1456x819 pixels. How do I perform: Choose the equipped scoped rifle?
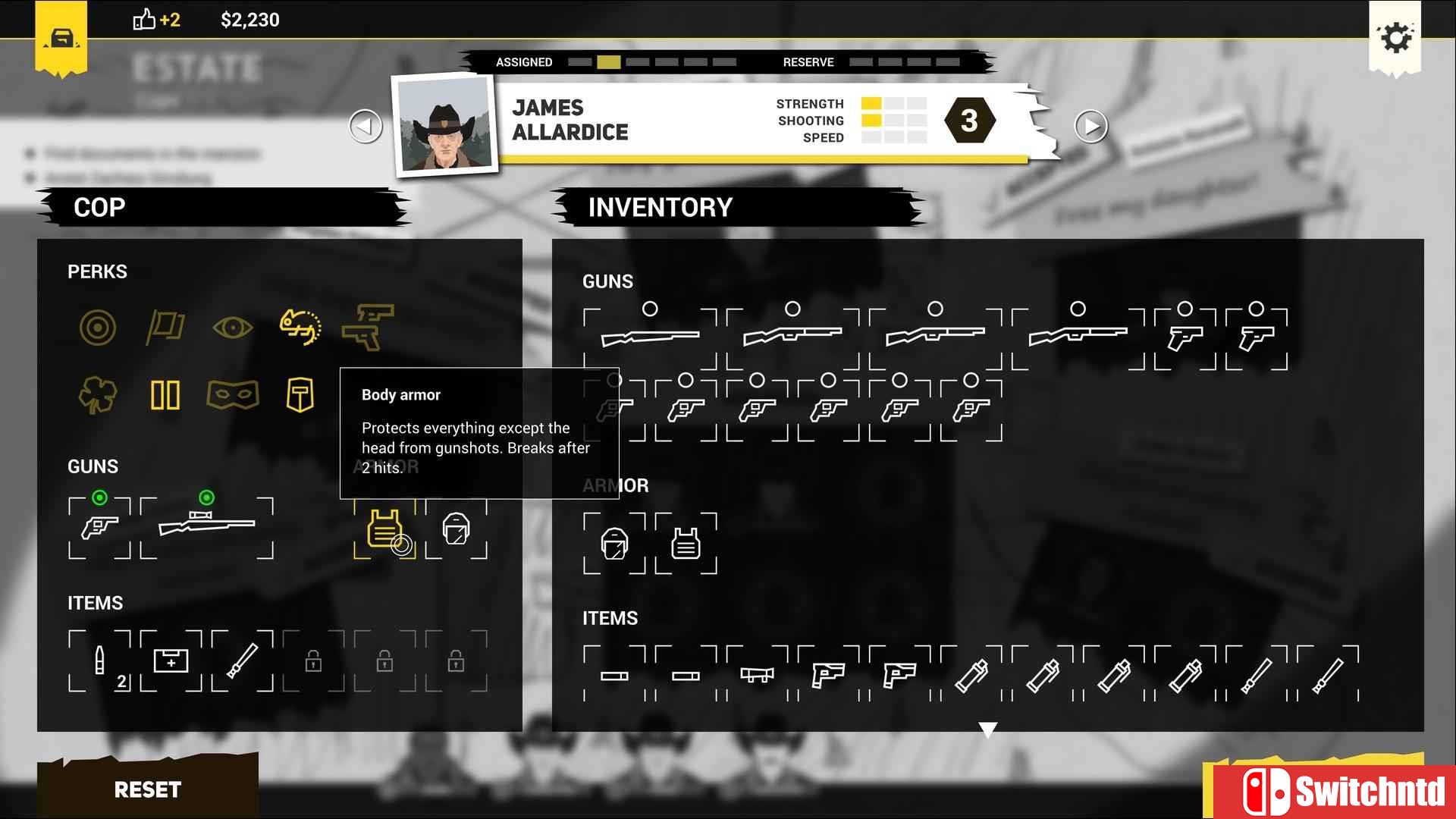click(x=206, y=526)
